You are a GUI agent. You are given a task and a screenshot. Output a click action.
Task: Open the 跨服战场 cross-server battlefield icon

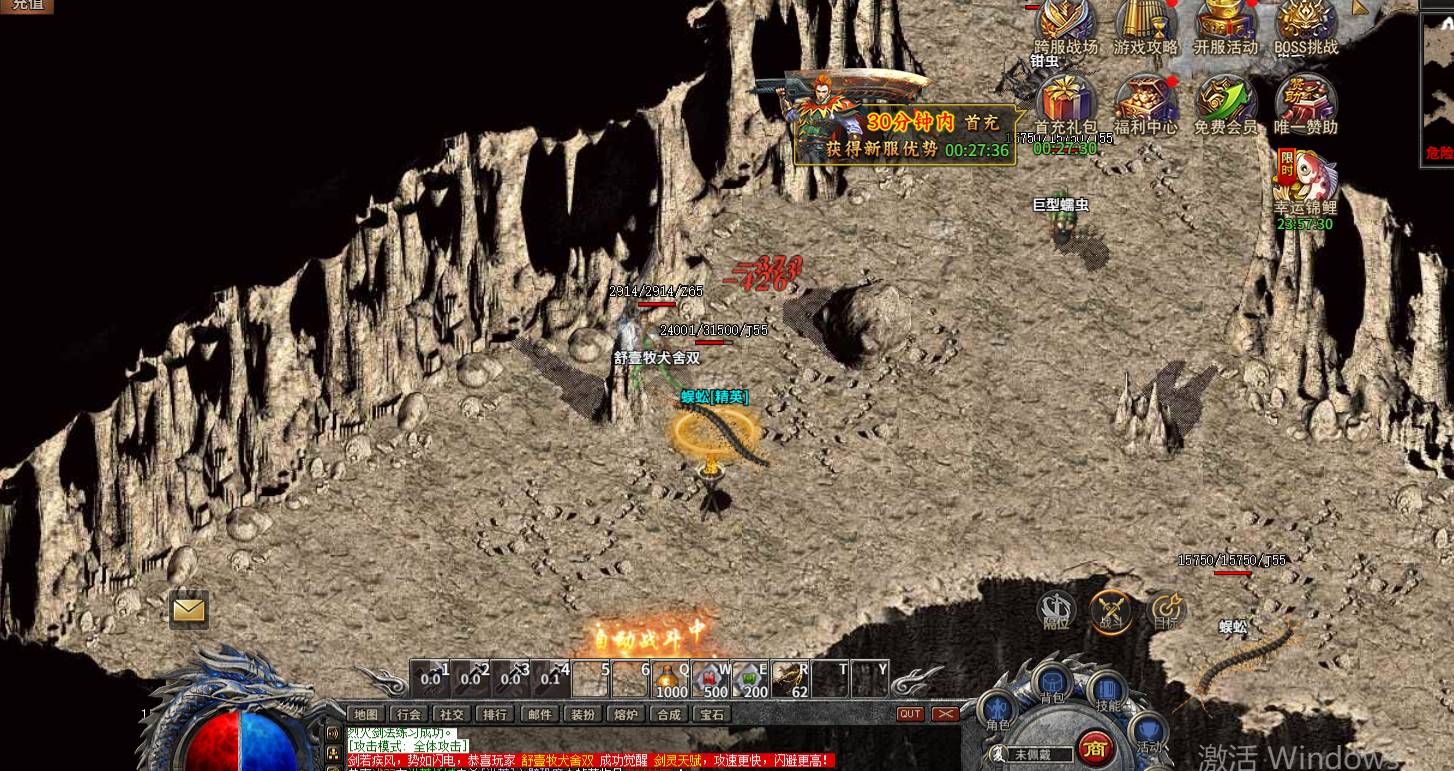click(1066, 24)
